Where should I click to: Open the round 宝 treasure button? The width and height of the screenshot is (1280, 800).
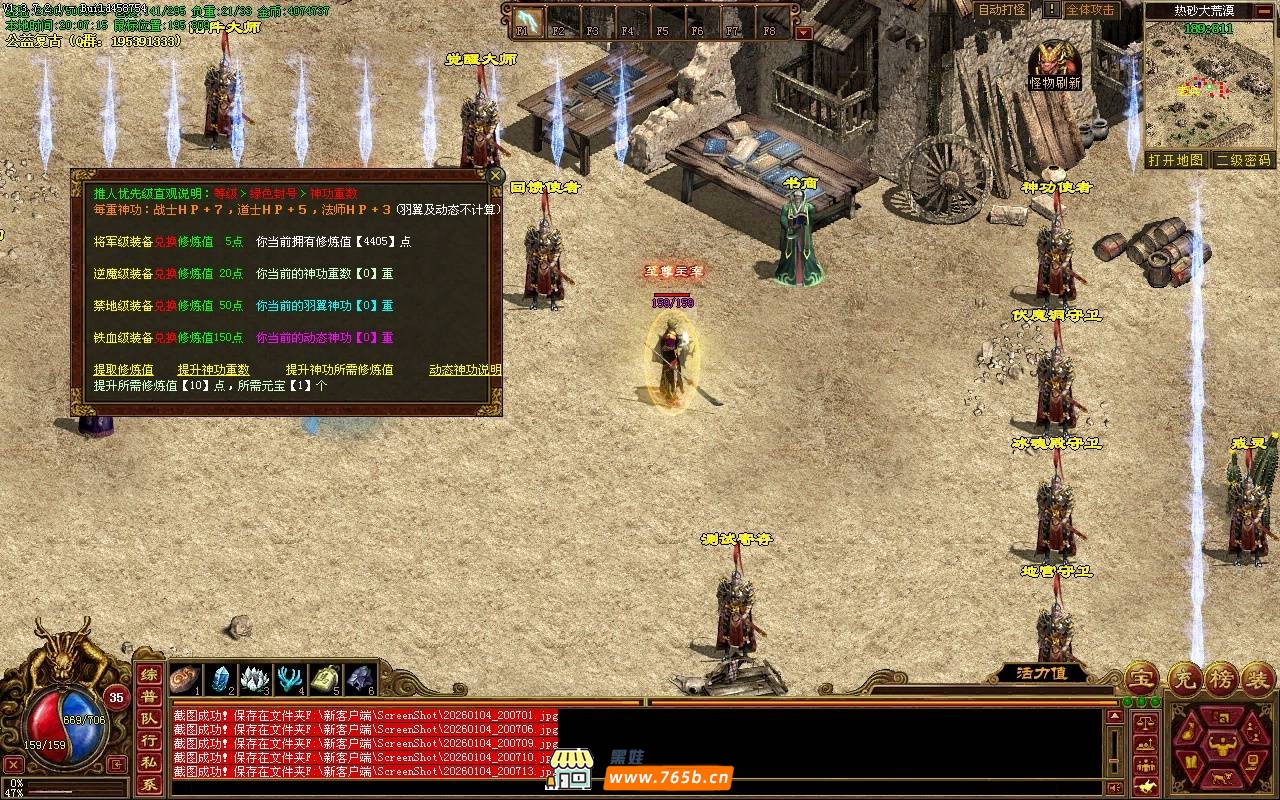point(1141,679)
